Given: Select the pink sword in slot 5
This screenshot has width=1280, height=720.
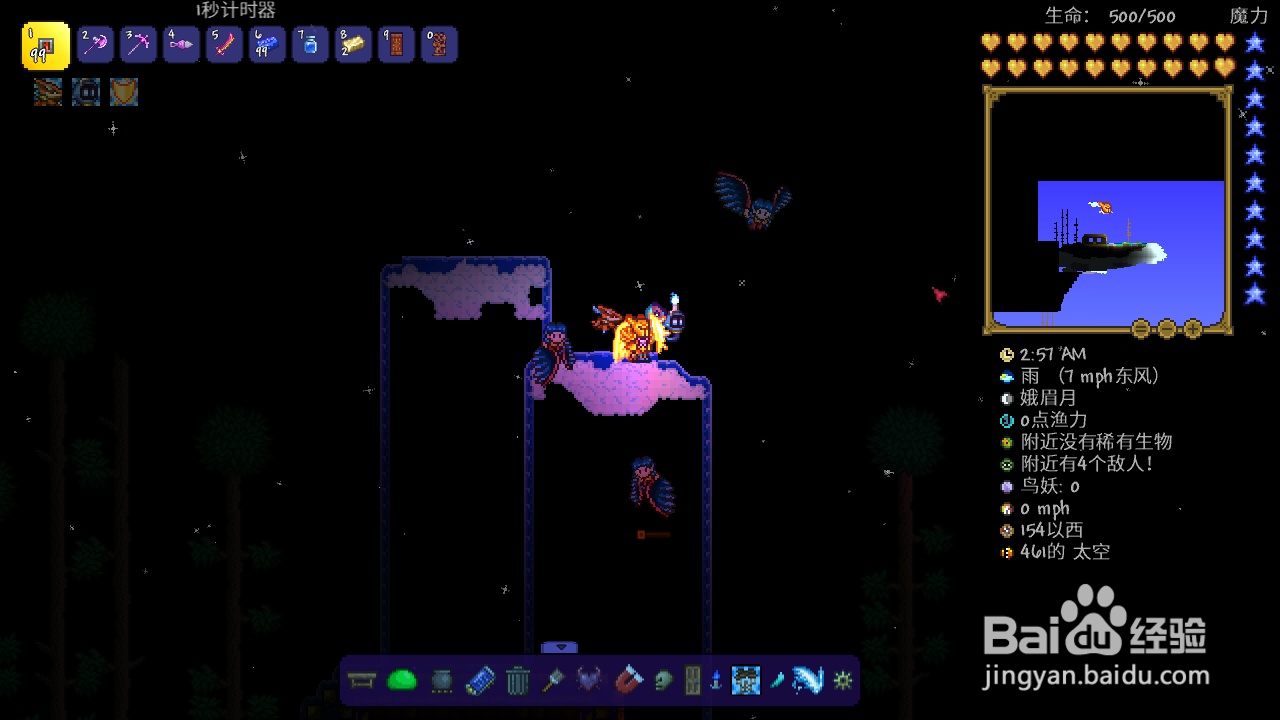Looking at the screenshot, I should coord(225,45).
